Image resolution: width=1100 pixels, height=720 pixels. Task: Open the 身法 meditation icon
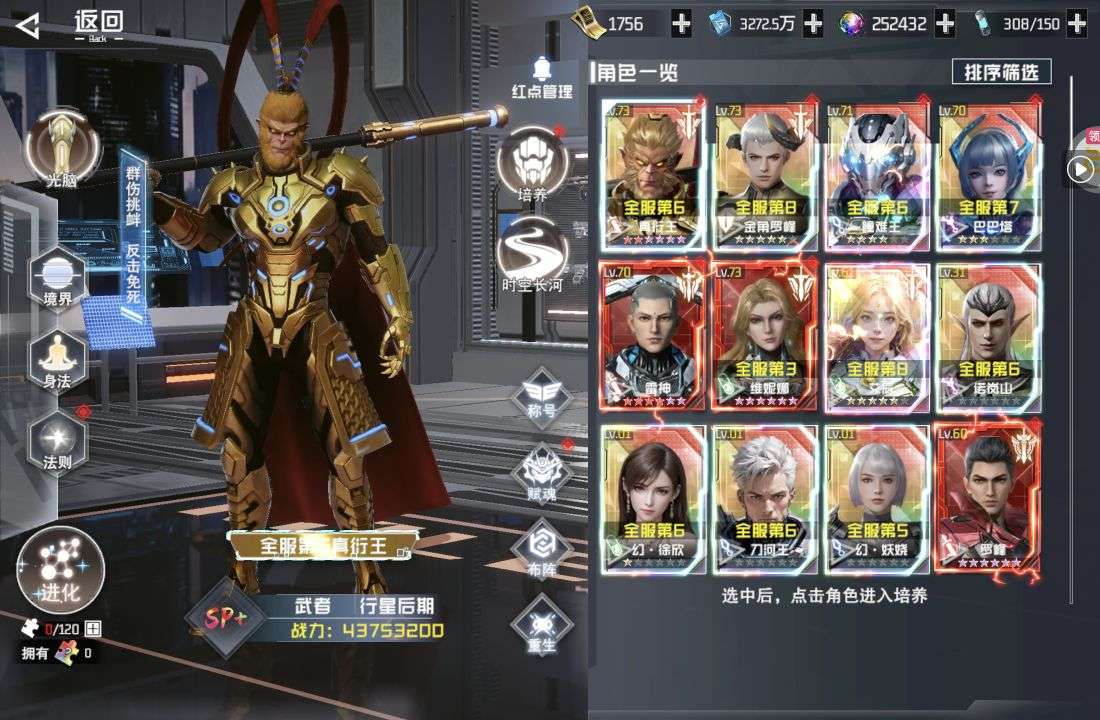point(58,358)
